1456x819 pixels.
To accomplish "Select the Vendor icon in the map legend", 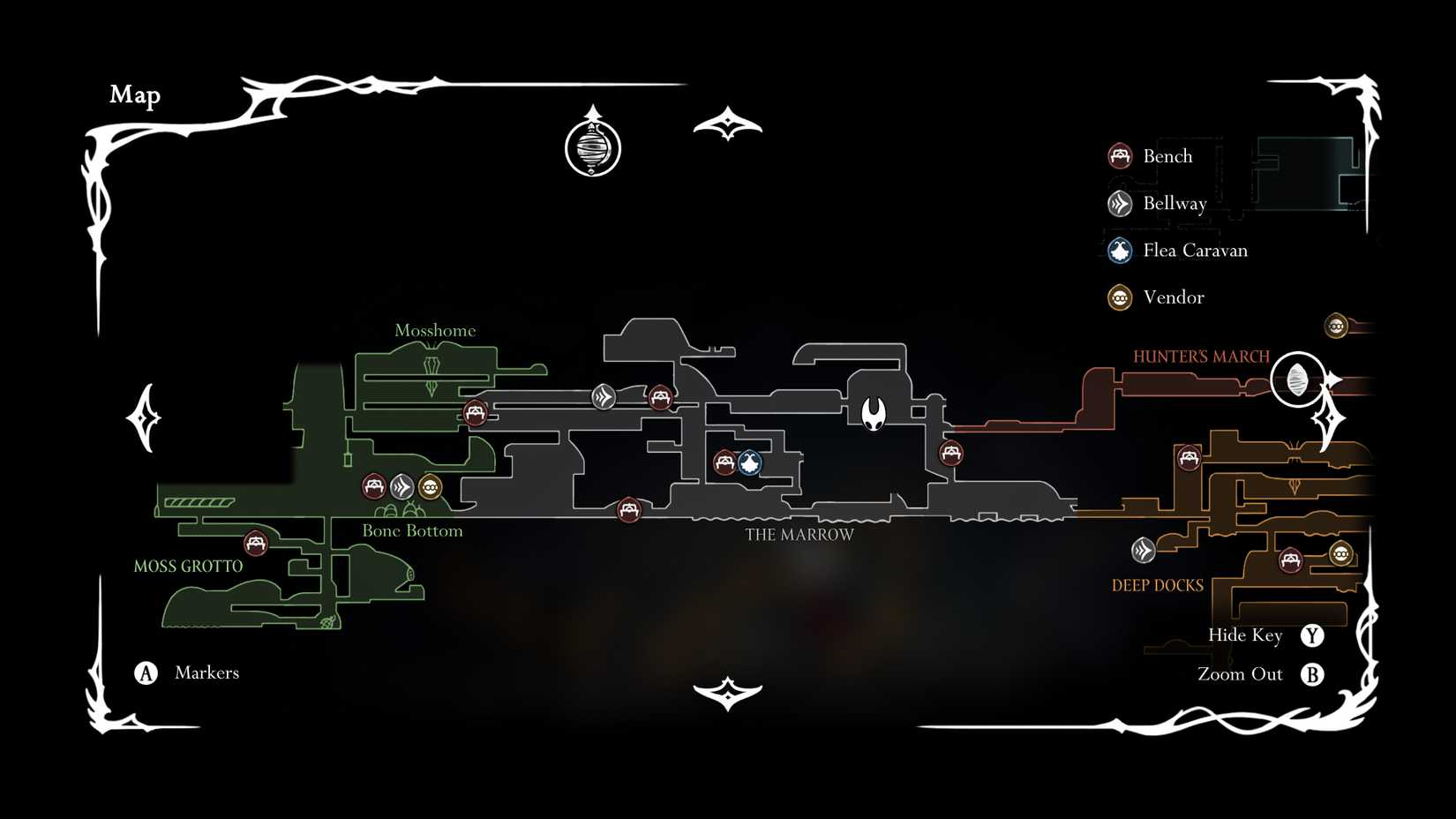I will (x=1120, y=297).
